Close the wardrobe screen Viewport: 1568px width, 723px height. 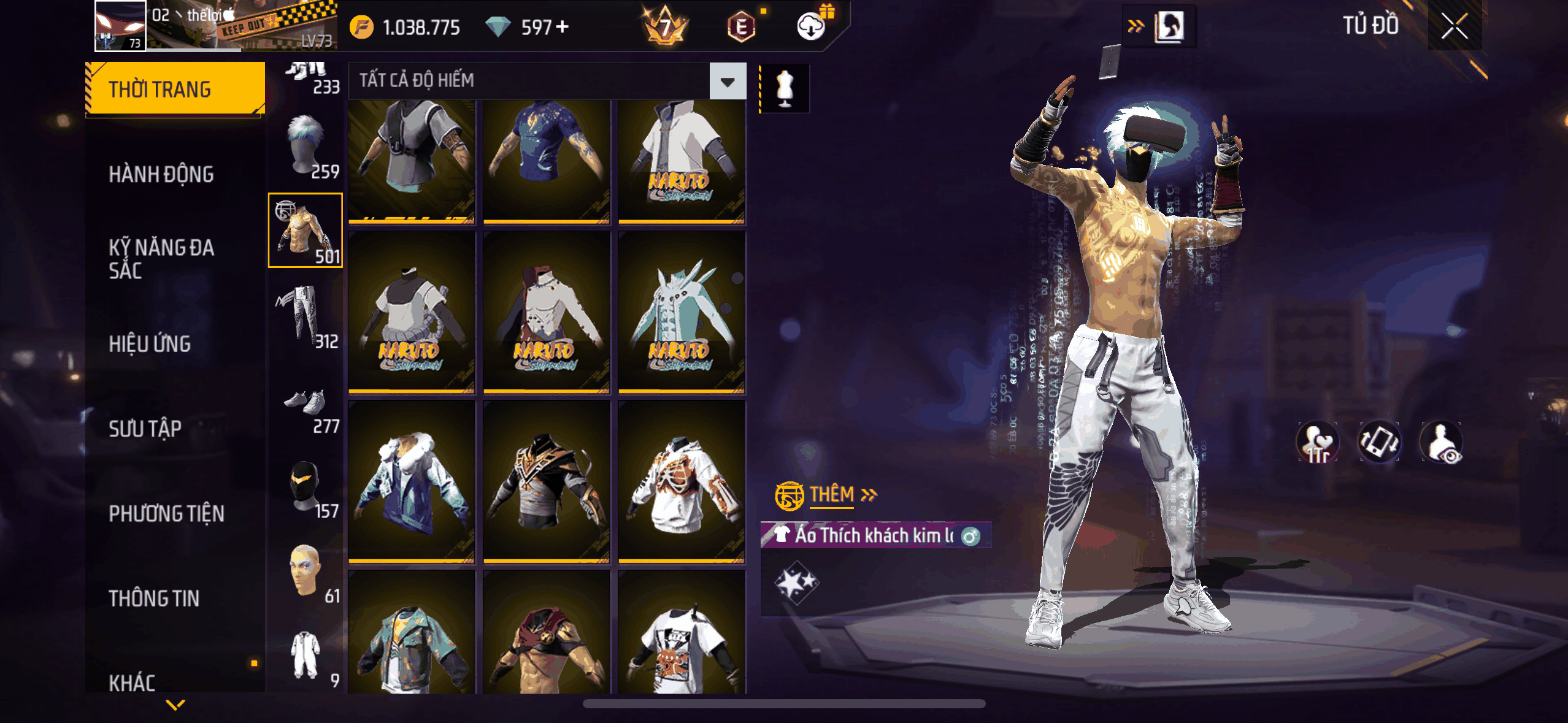(1454, 26)
